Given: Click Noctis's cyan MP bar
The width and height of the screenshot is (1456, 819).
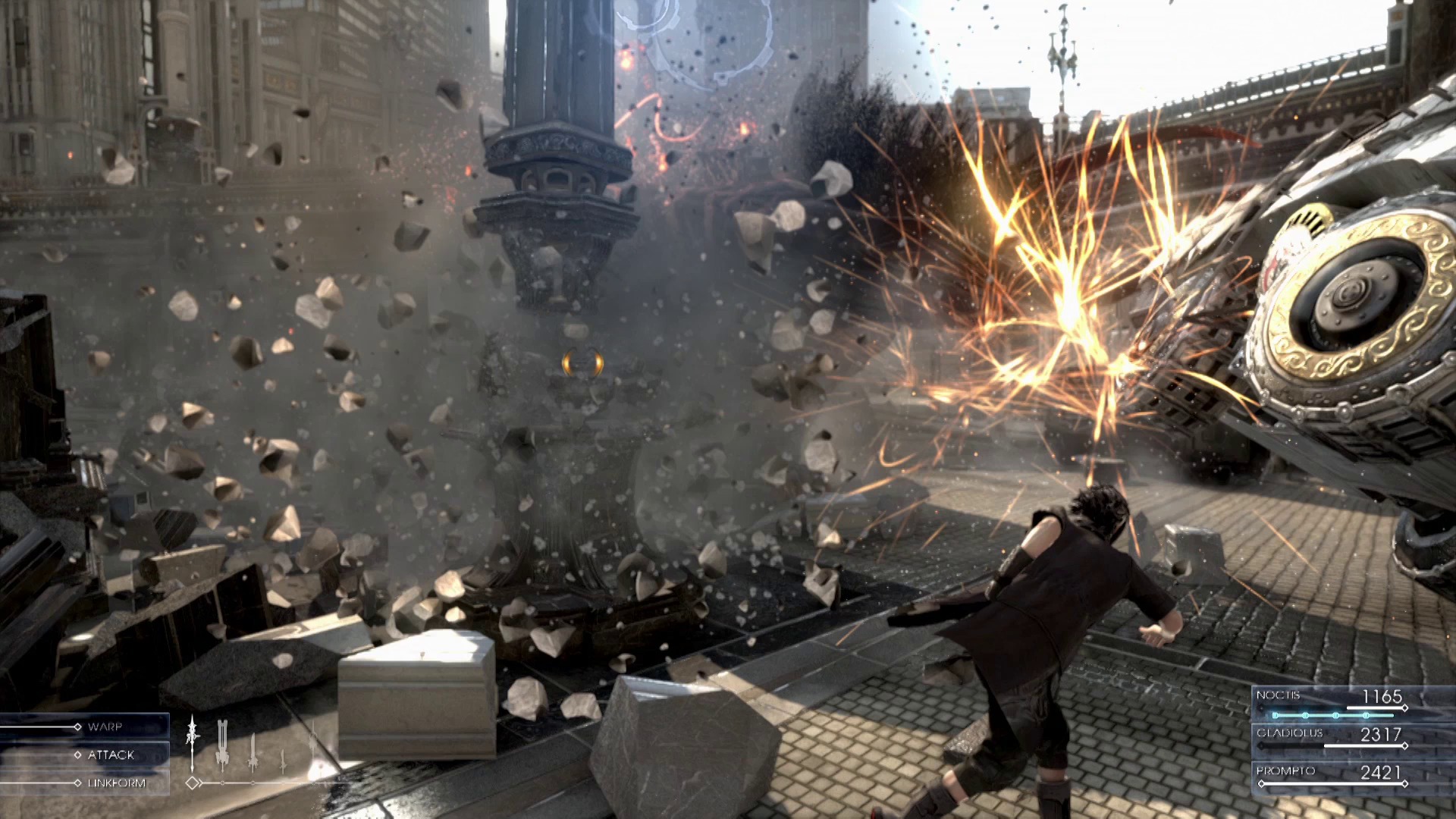Looking at the screenshot, I should 1334,716.
